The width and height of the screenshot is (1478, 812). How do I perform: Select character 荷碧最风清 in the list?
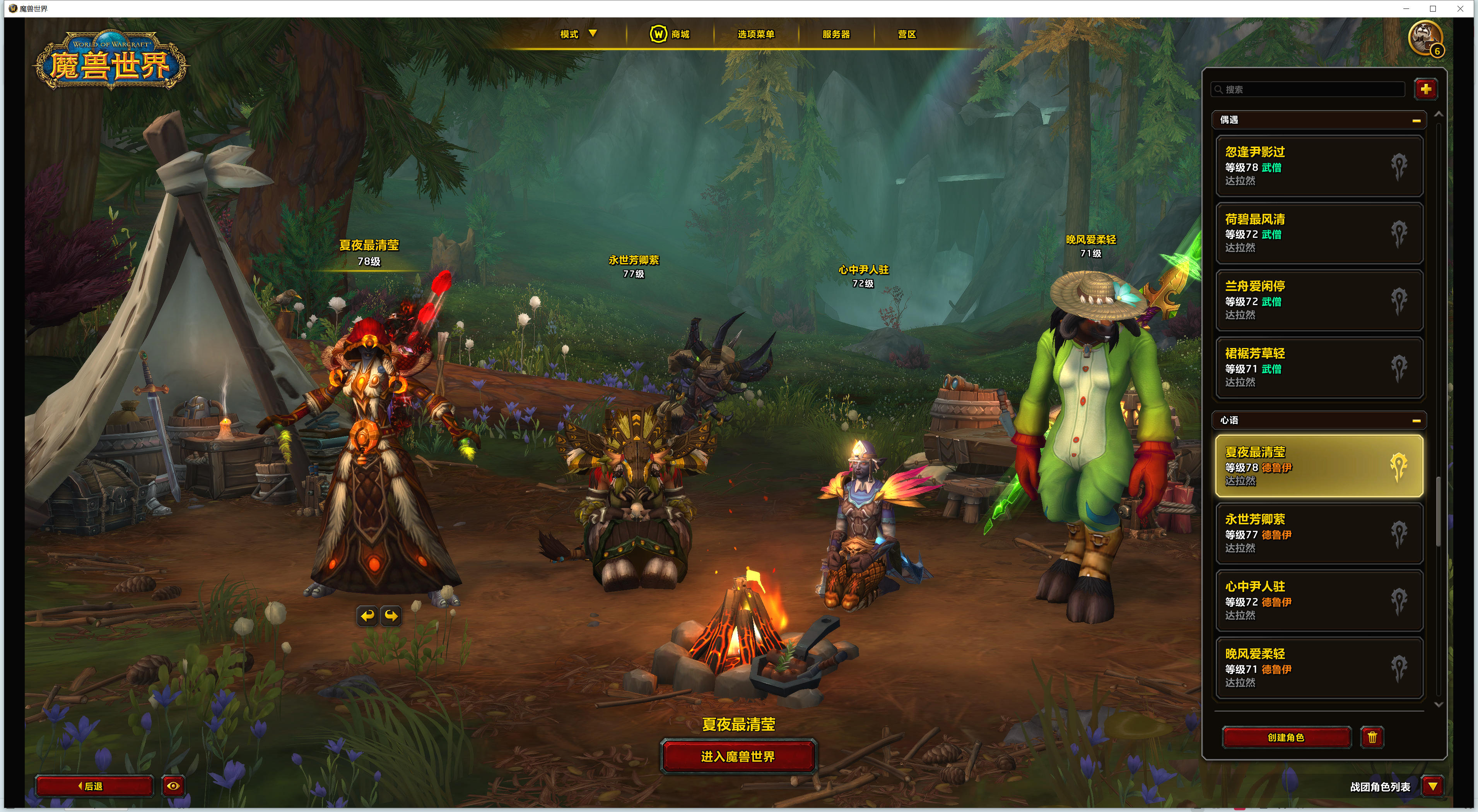[1319, 234]
